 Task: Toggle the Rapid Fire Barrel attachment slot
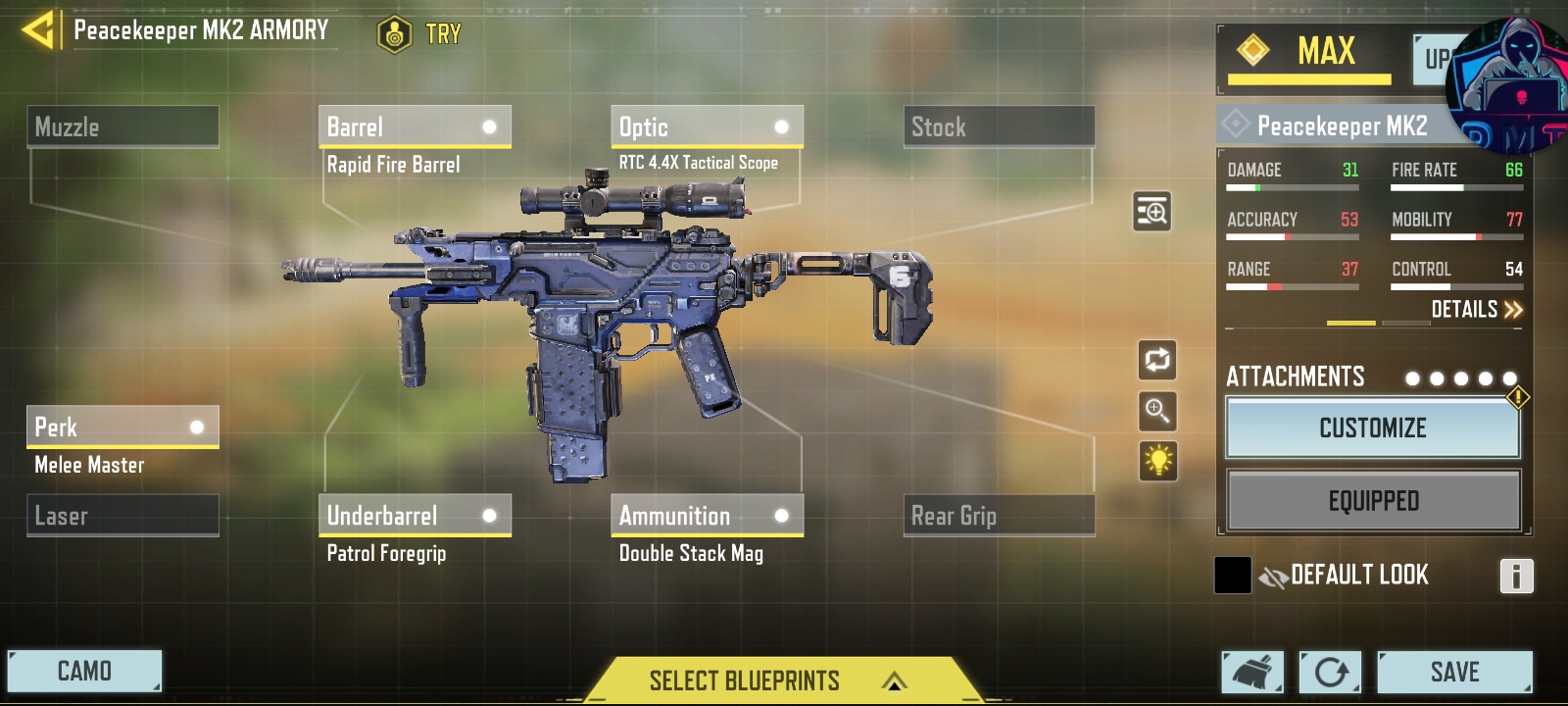coord(415,126)
